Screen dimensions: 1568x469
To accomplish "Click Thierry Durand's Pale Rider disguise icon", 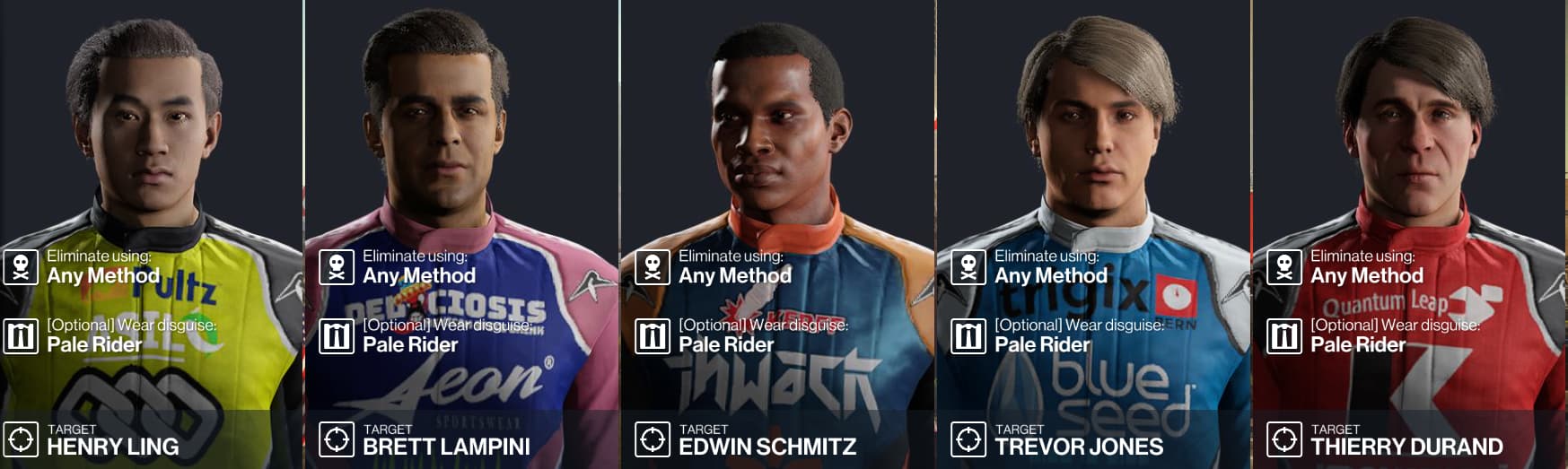I will click(1284, 336).
